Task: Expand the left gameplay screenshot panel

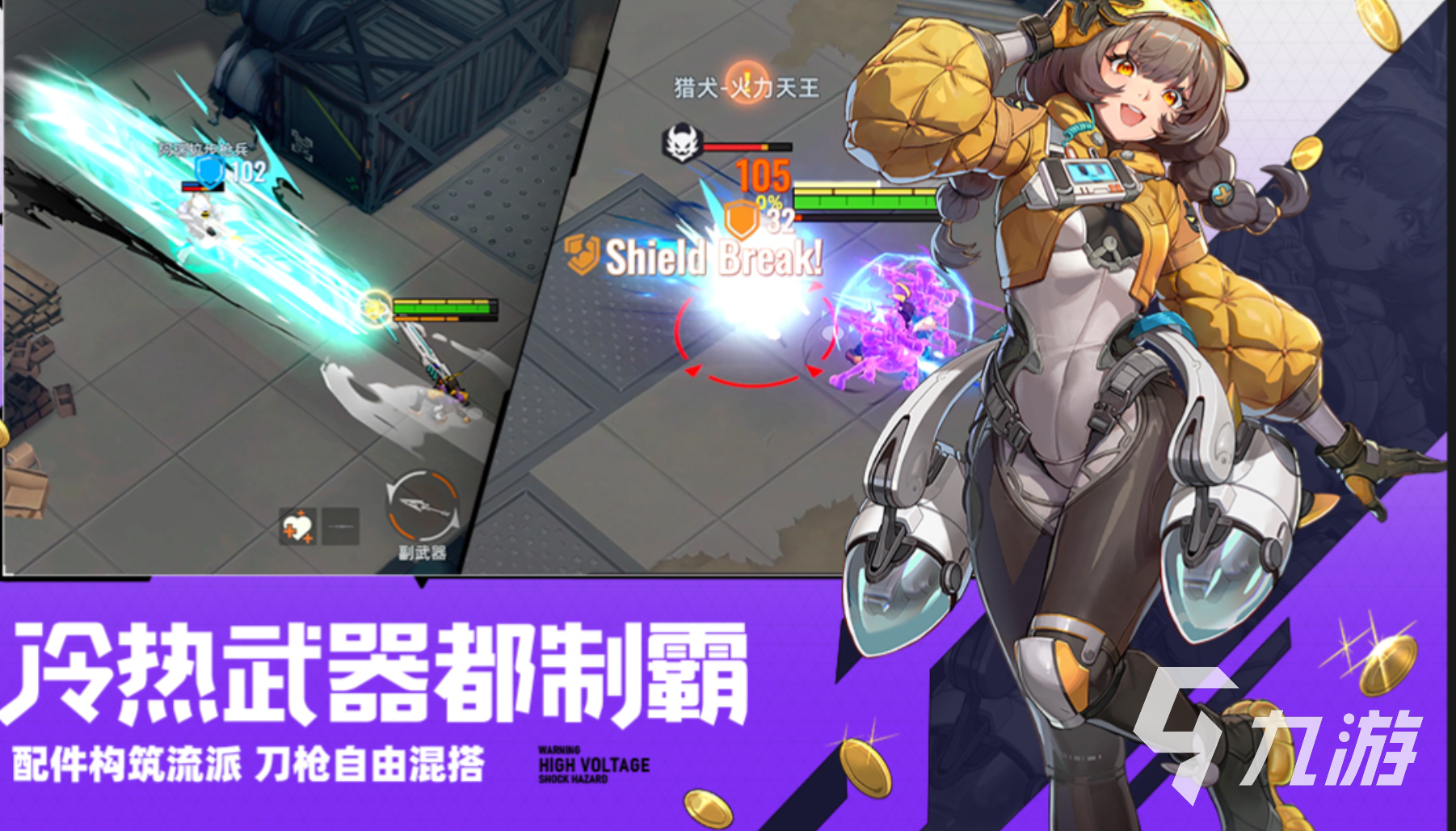Action: pyautogui.click(x=242, y=283)
